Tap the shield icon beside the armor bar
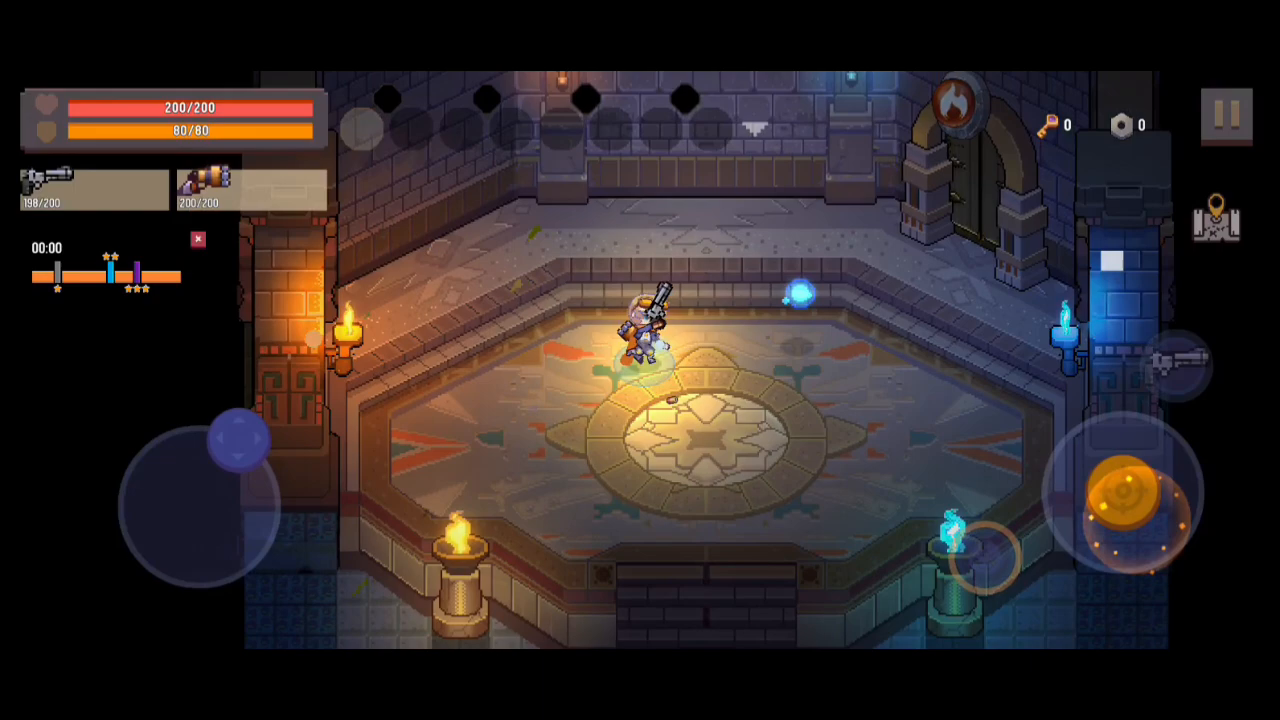This screenshot has height=720, width=1280. [x=46, y=130]
